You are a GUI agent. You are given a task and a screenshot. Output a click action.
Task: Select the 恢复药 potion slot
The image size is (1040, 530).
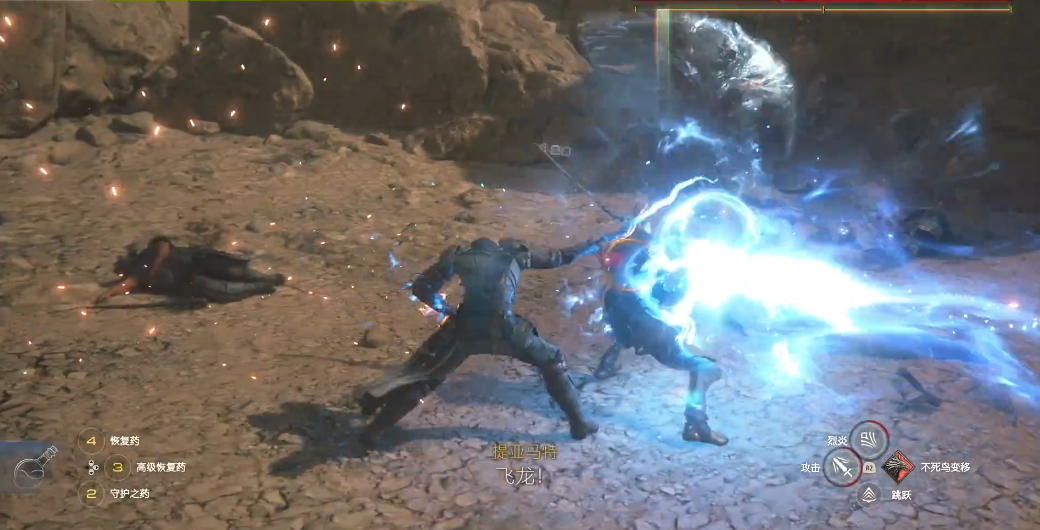pos(92,441)
